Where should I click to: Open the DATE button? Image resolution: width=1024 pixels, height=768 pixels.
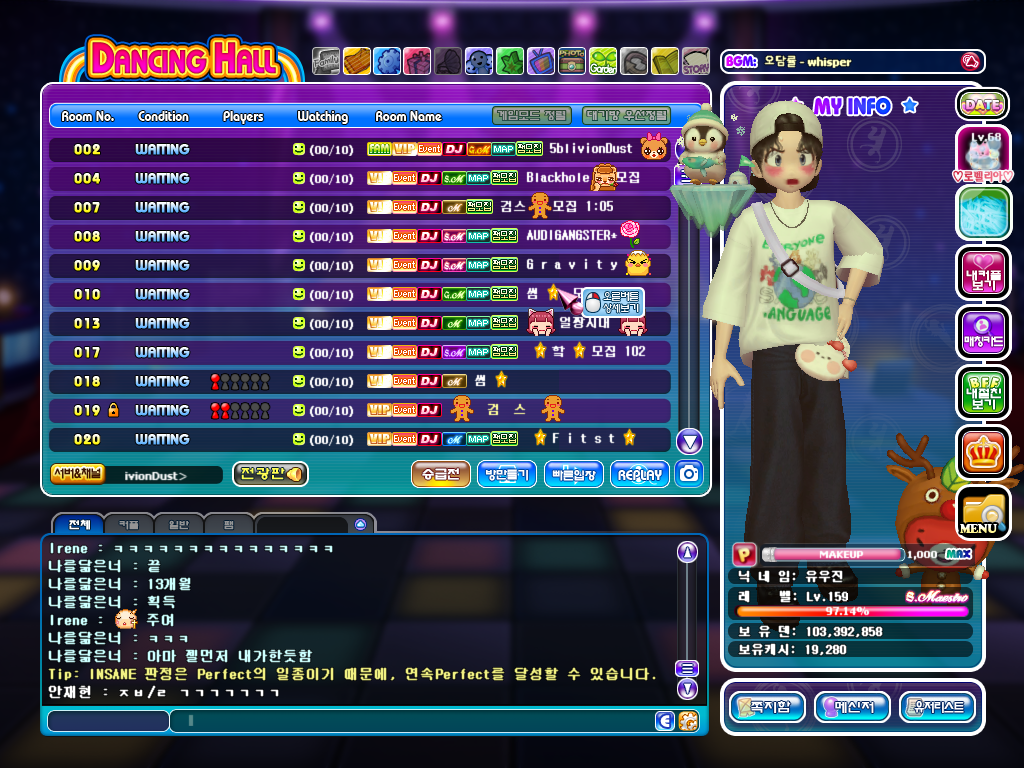point(982,104)
